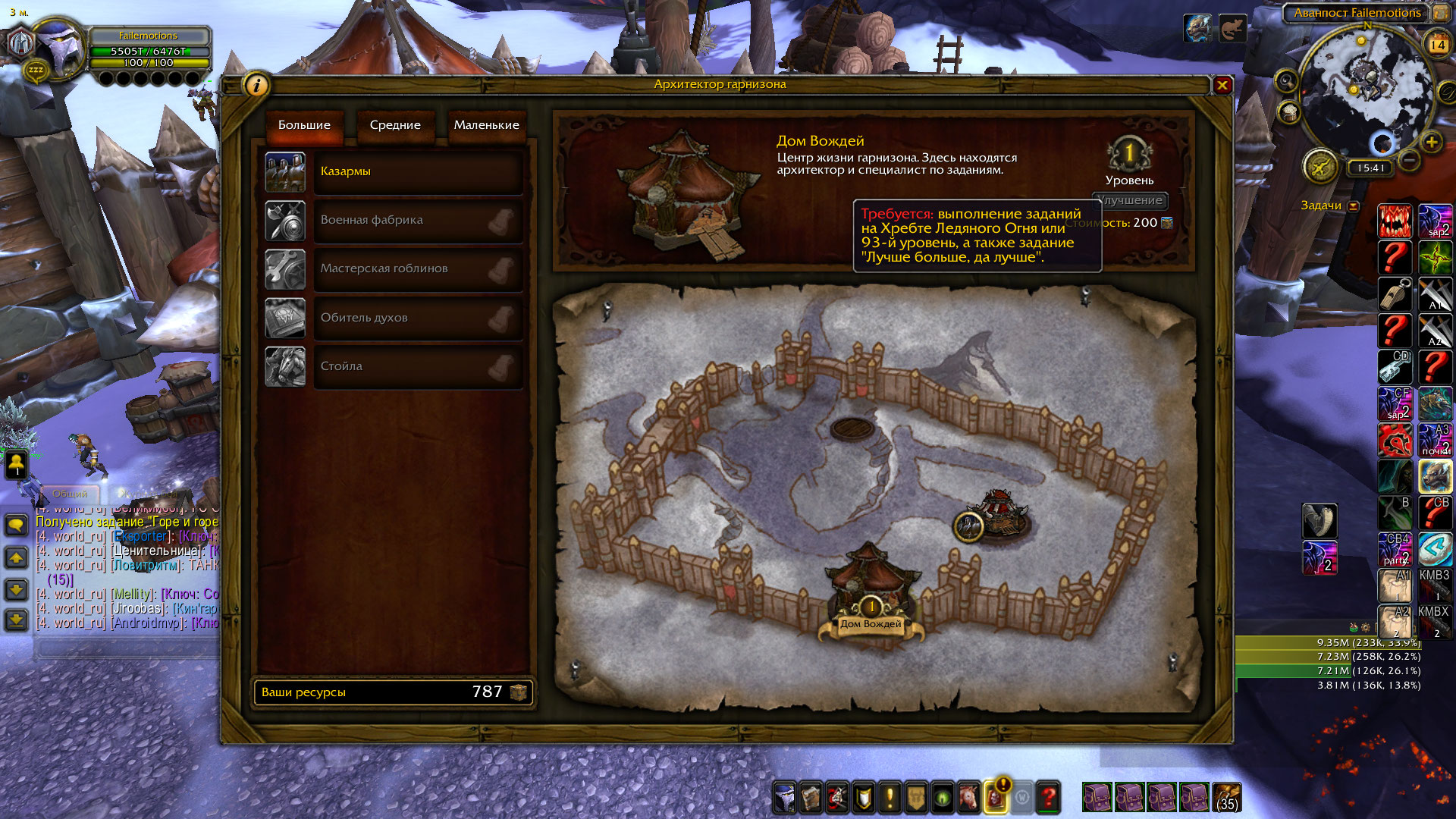Close the garrison architect window

1222,86
